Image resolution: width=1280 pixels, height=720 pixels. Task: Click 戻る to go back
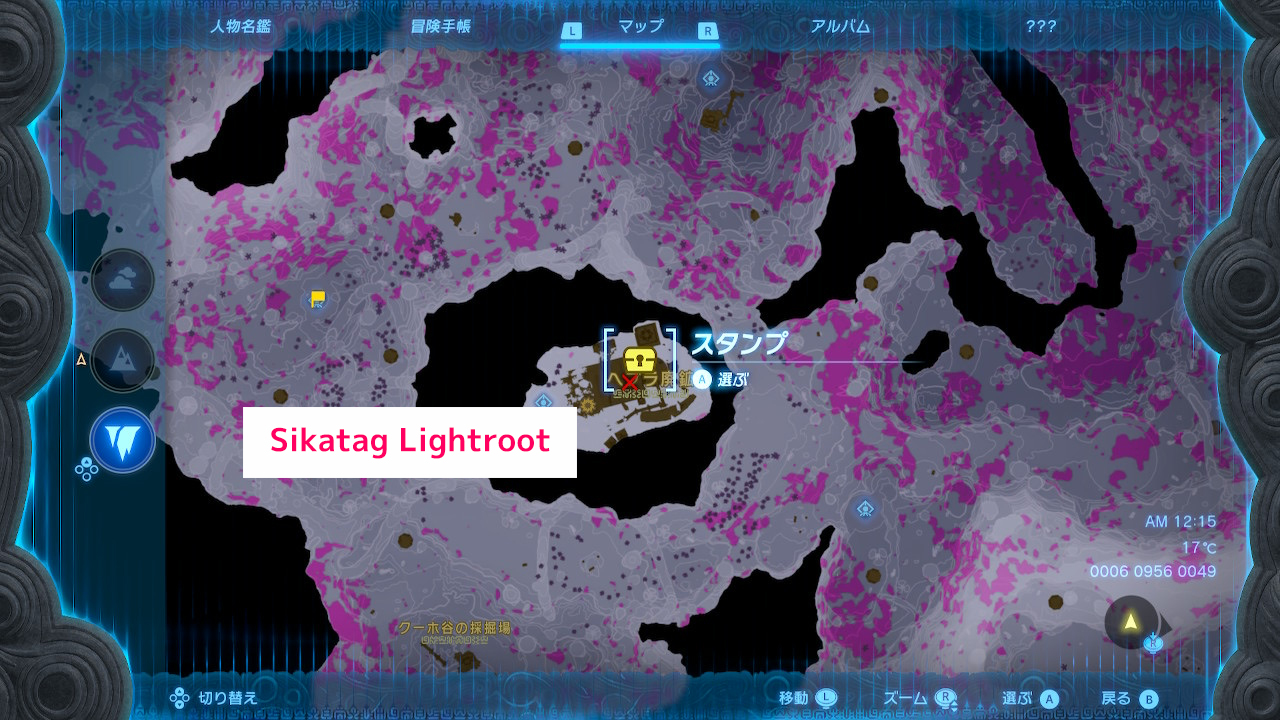[x=1117, y=698]
